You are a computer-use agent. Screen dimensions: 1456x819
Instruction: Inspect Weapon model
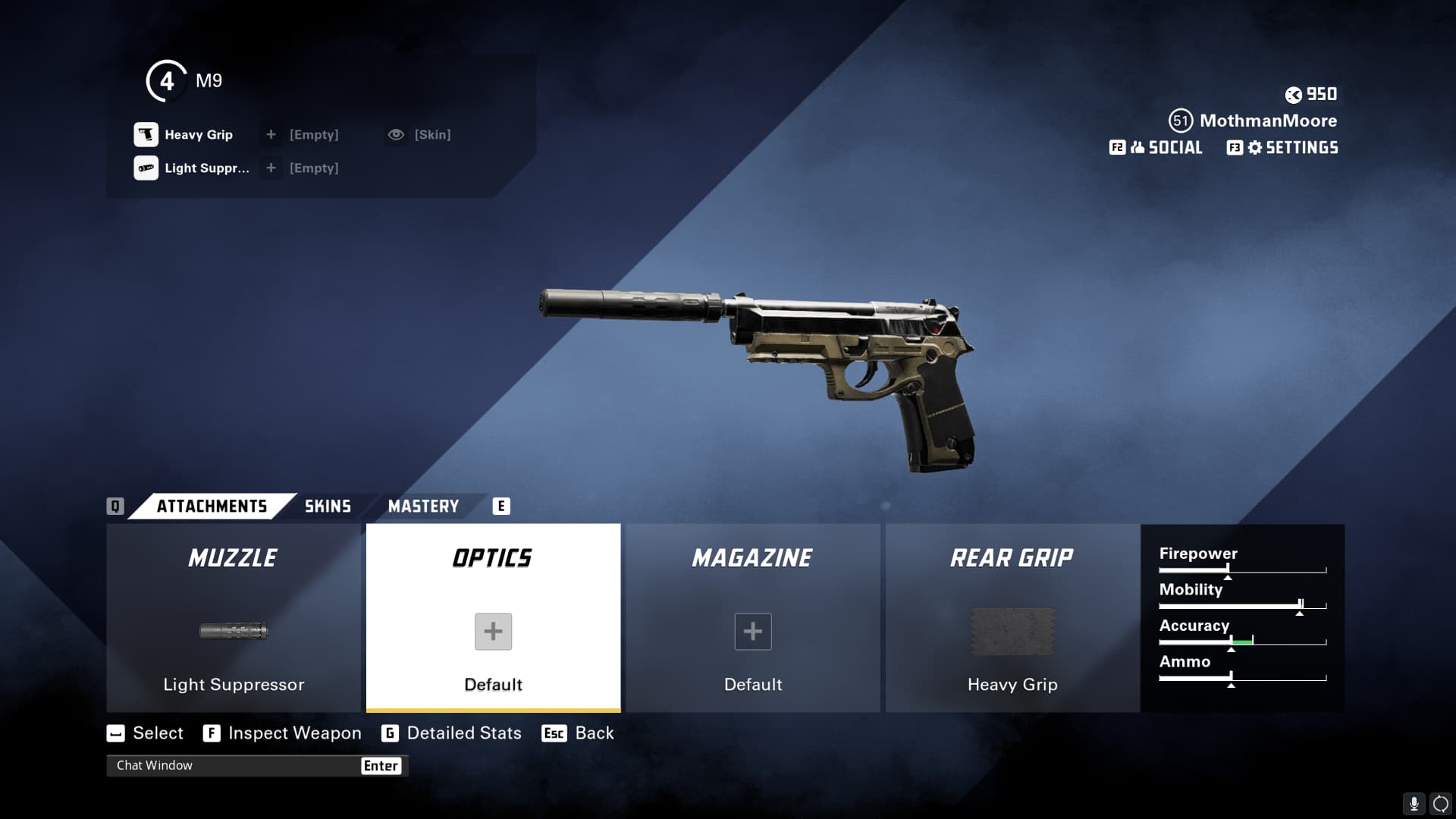click(282, 733)
